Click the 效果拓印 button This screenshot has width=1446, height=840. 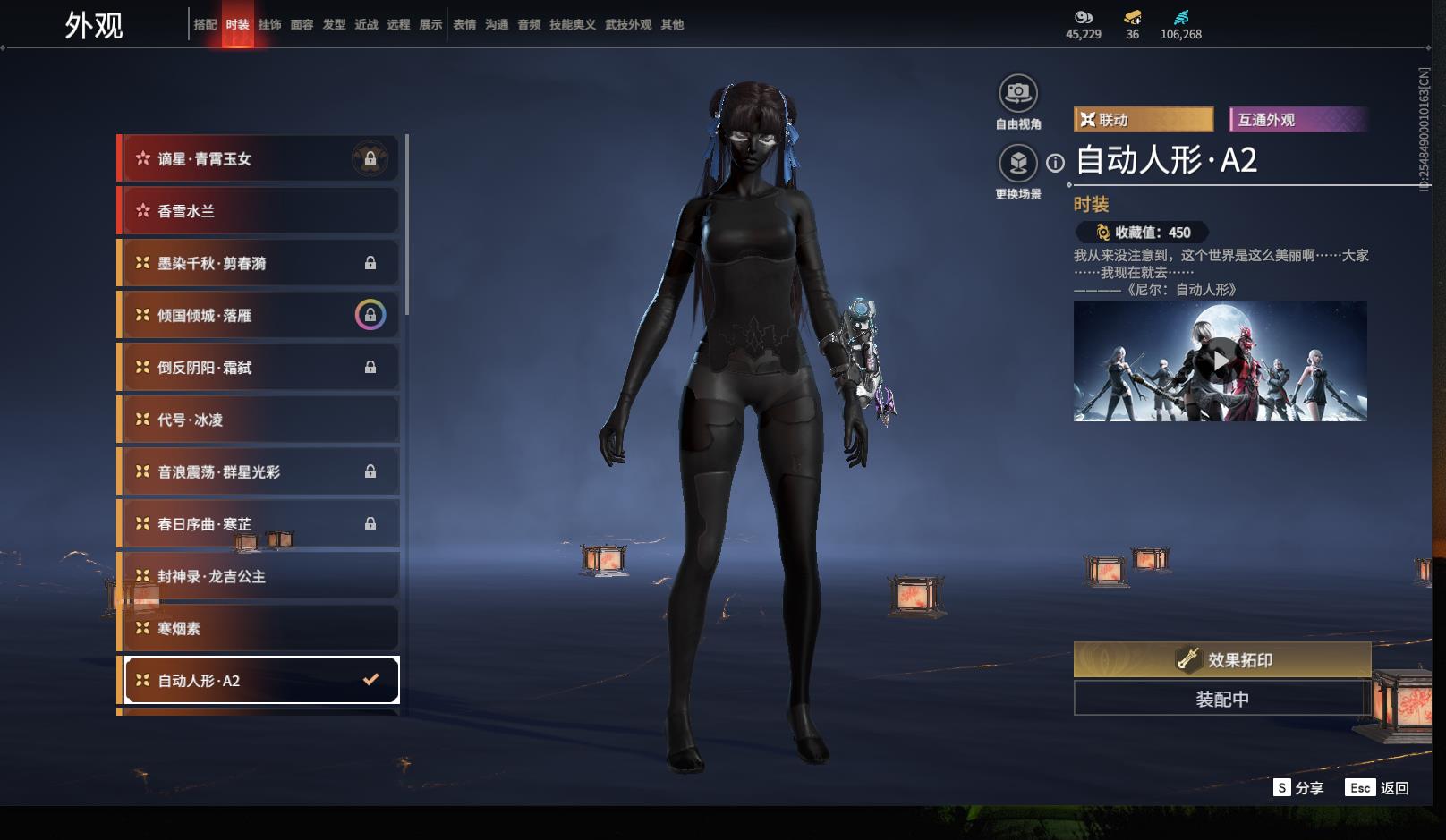tap(1222, 660)
